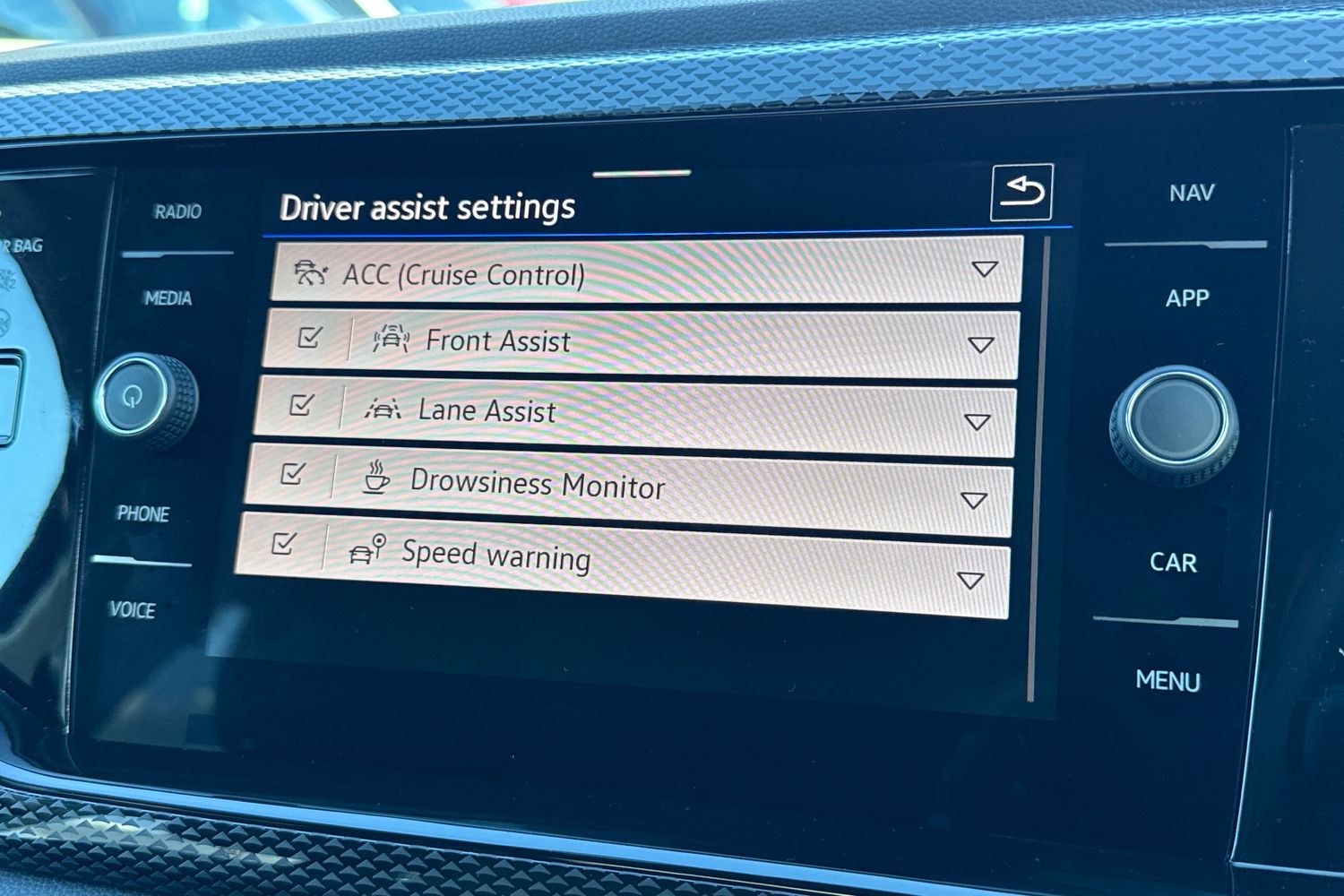This screenshot has height=896, width=1344.
Task: Tap the back arrow button
Action: pyautogui.click(x=1021, y=192)
